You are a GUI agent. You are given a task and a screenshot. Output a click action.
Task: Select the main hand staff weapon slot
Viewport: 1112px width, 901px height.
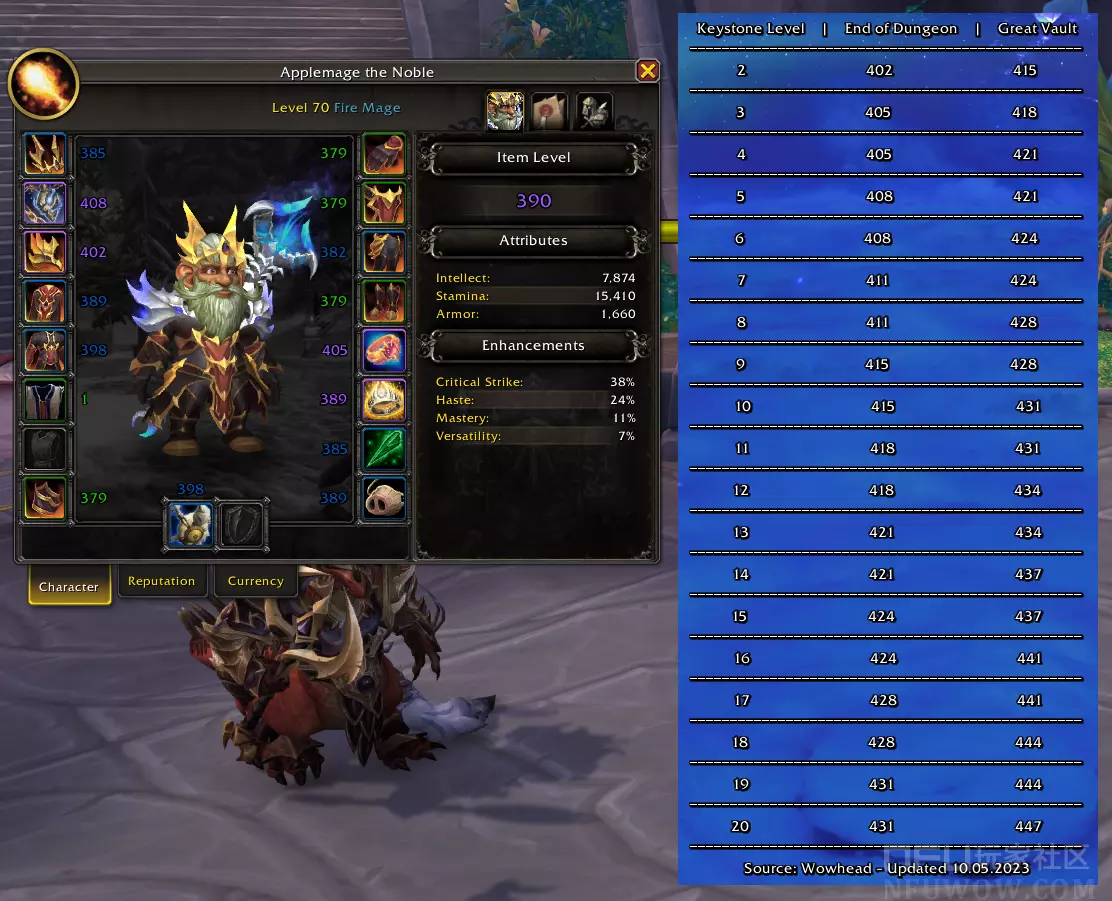click(190, 524)
